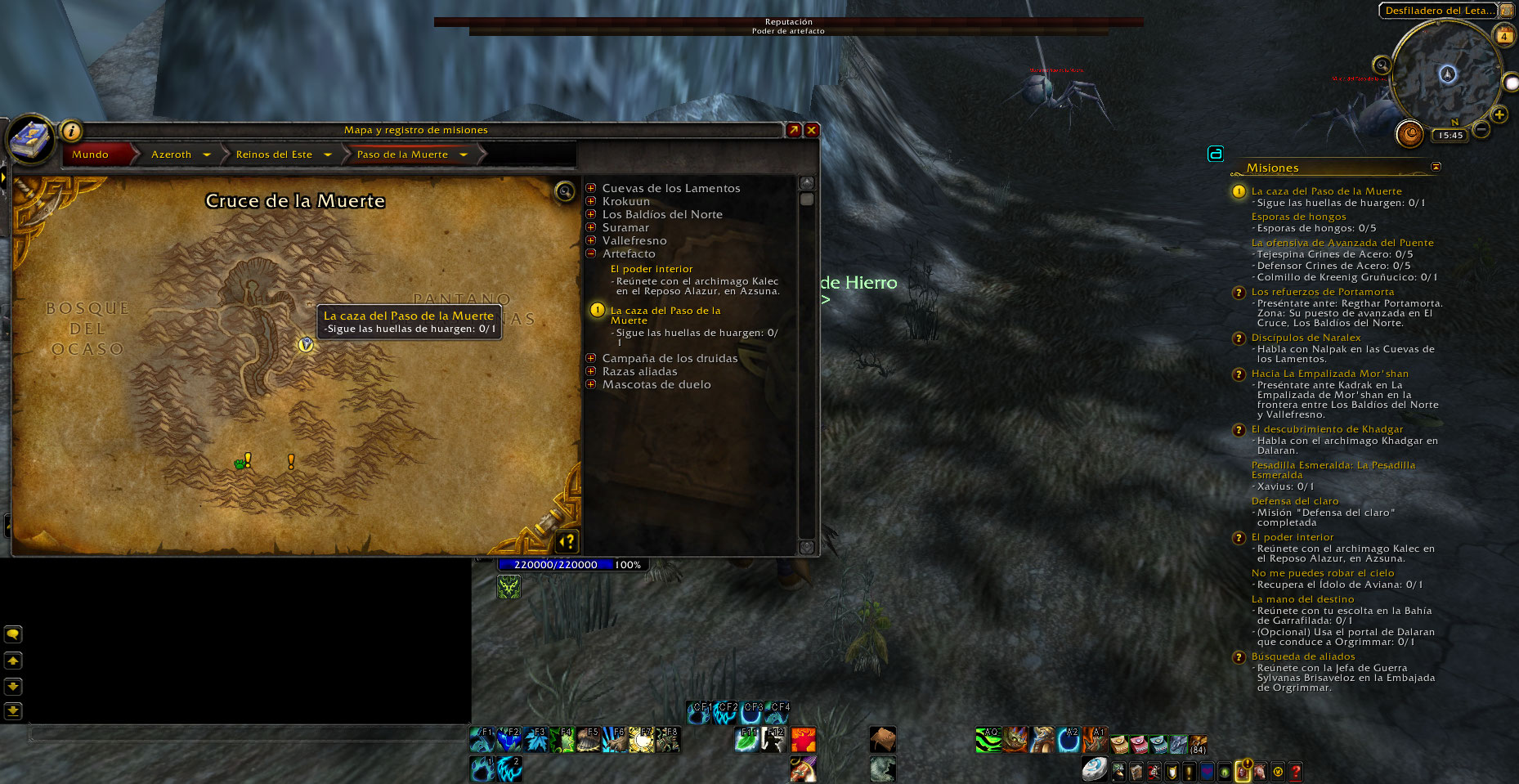This screenshot has width=1519, height=784.
Task: Open the chat speech bubble button
Action: [13, 634]
